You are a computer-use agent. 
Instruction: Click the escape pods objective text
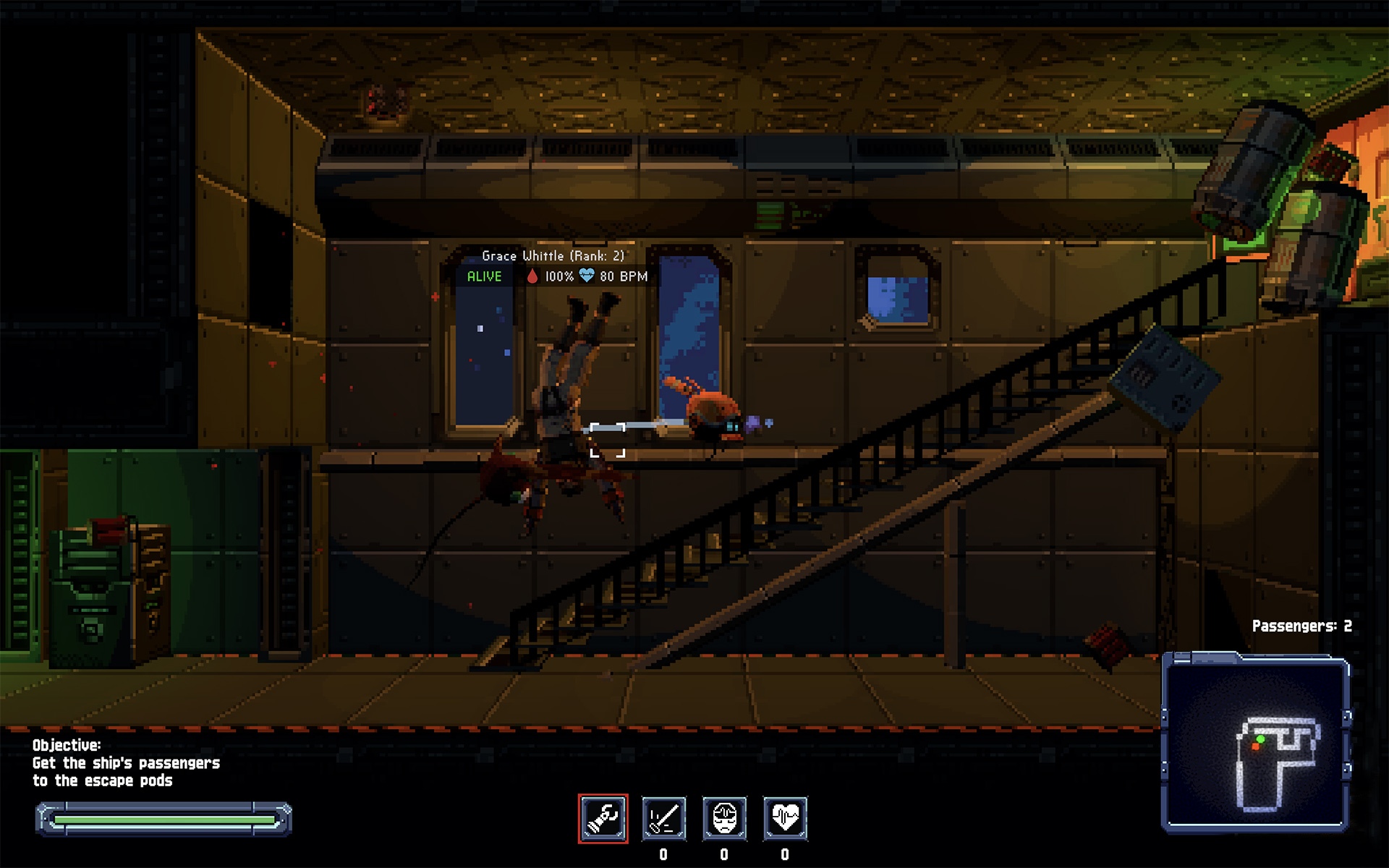[x=126, y=771]
